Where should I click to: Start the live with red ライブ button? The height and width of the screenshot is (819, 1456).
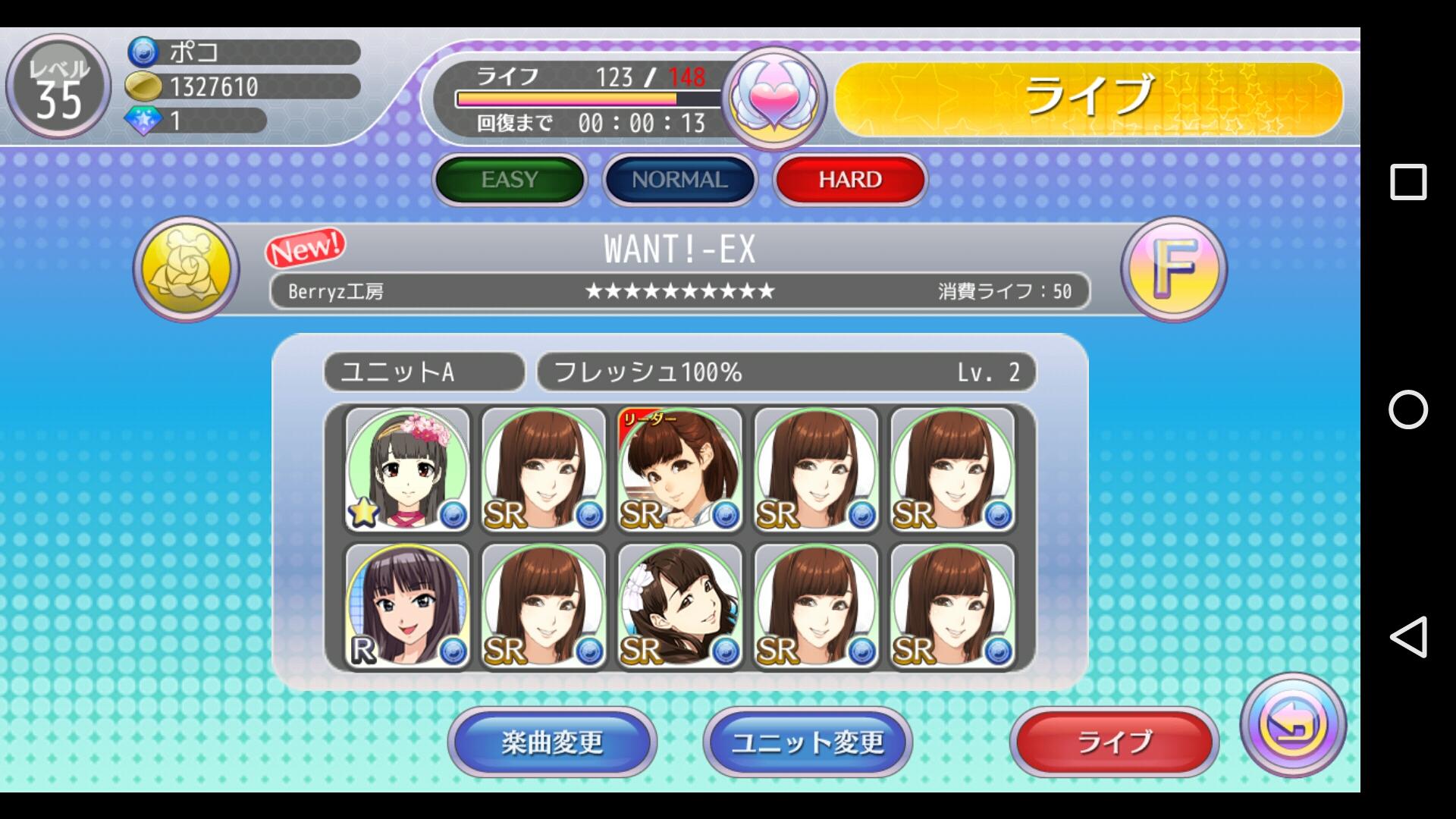point(1114,742)
